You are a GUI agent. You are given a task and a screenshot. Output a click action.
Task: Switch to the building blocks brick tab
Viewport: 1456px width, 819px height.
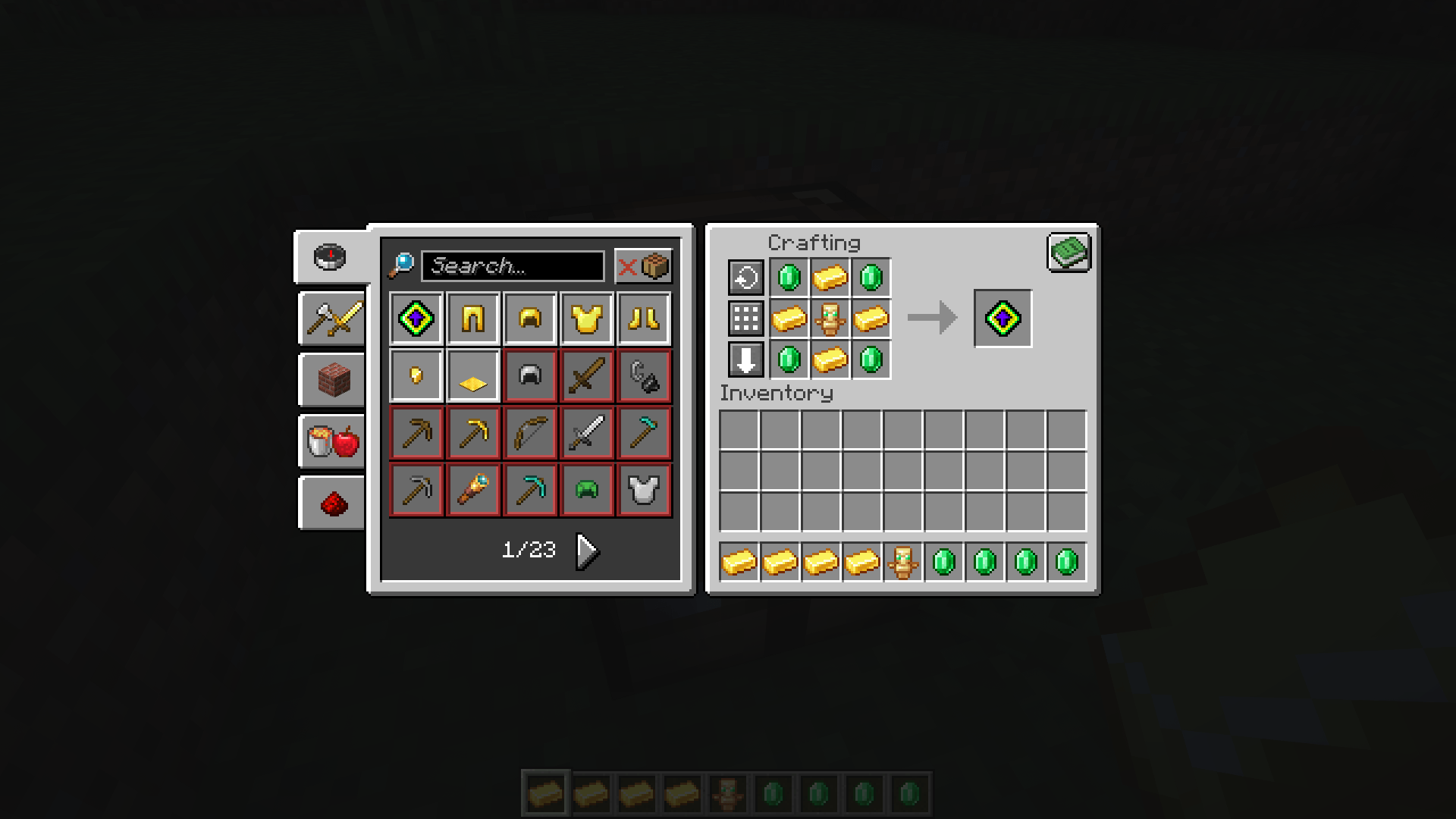pos(331,380)
